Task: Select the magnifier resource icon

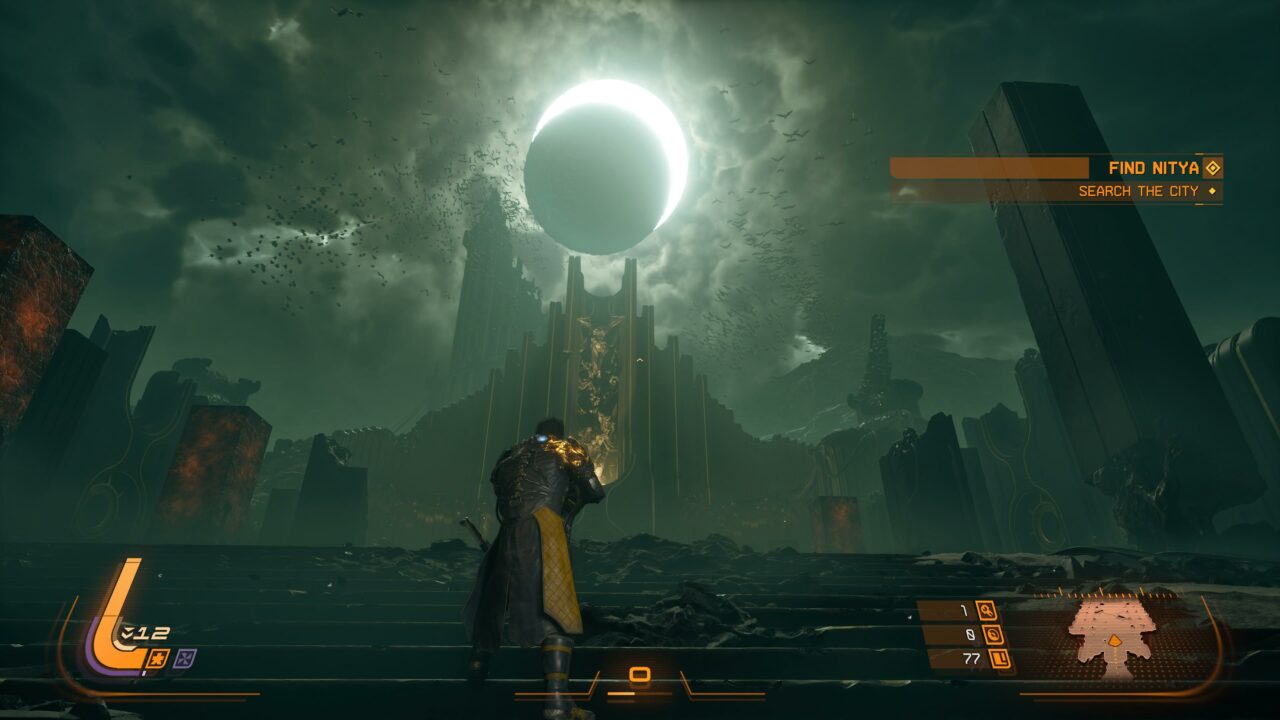Action: click(x=987, y=610)
